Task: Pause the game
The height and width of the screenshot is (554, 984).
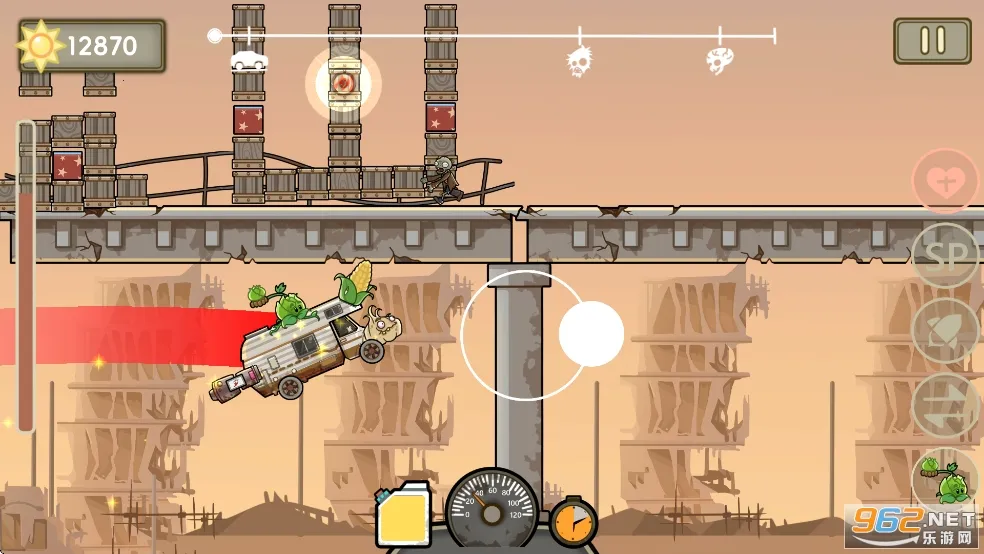Action: (x=932, y=41)
